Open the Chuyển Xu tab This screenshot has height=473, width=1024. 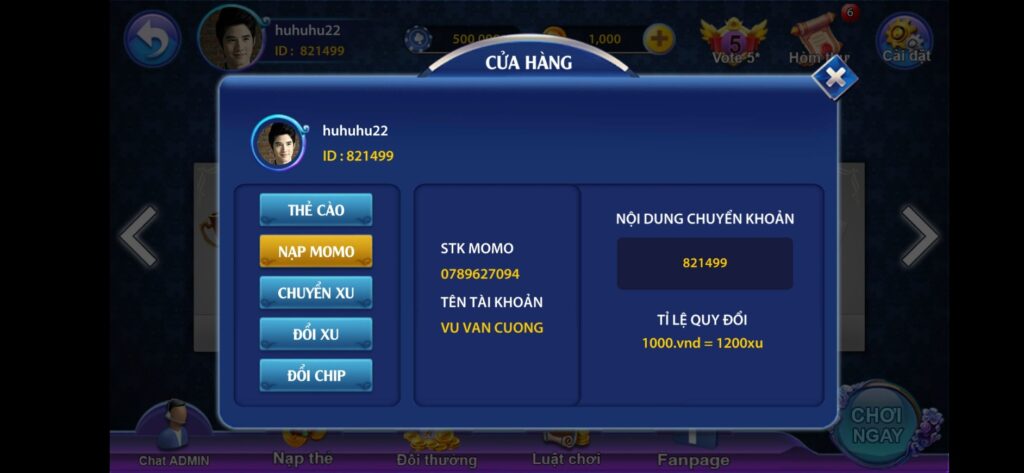click(316, 292)
